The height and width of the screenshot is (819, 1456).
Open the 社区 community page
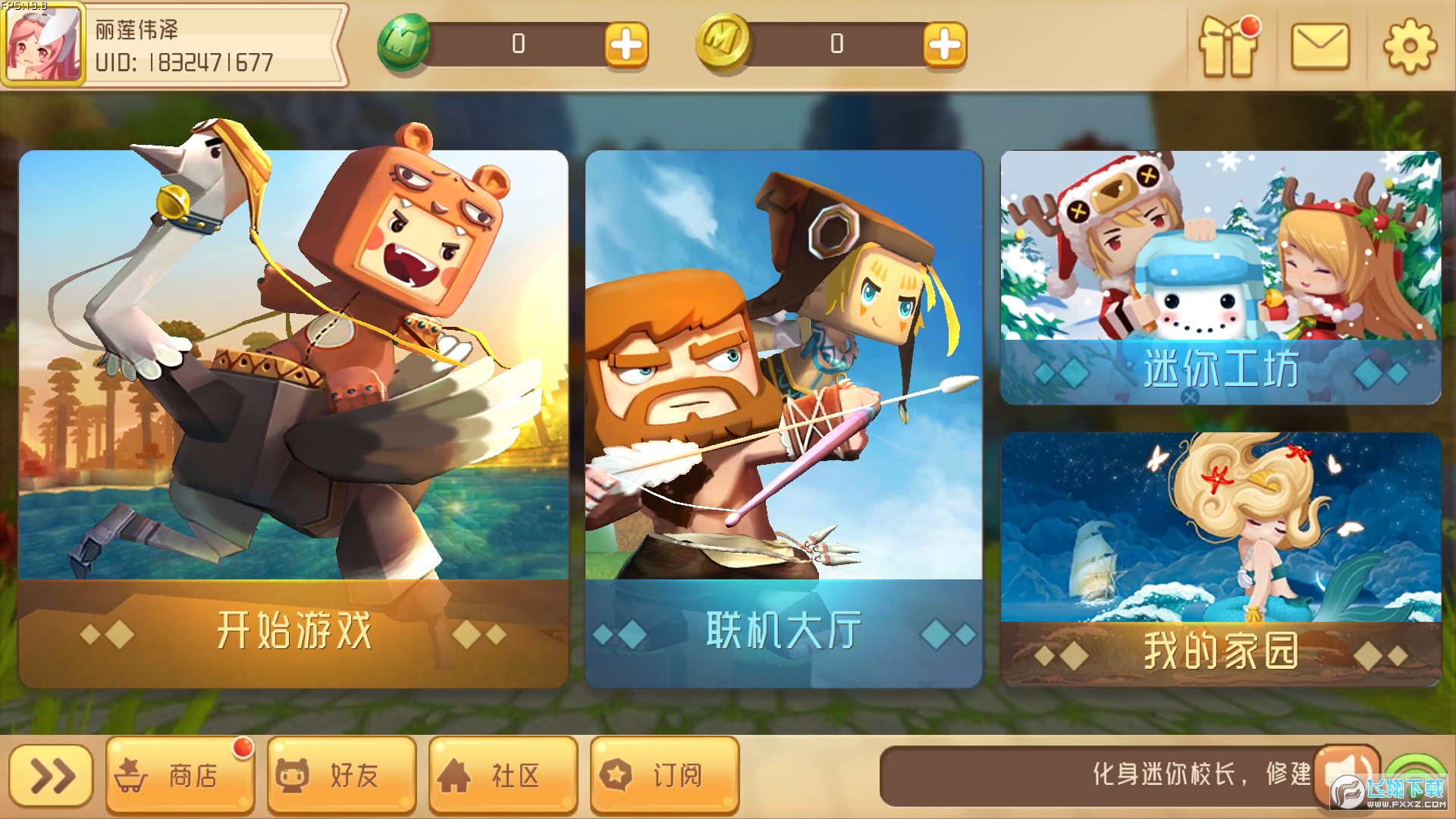click(x=502, y=775)
